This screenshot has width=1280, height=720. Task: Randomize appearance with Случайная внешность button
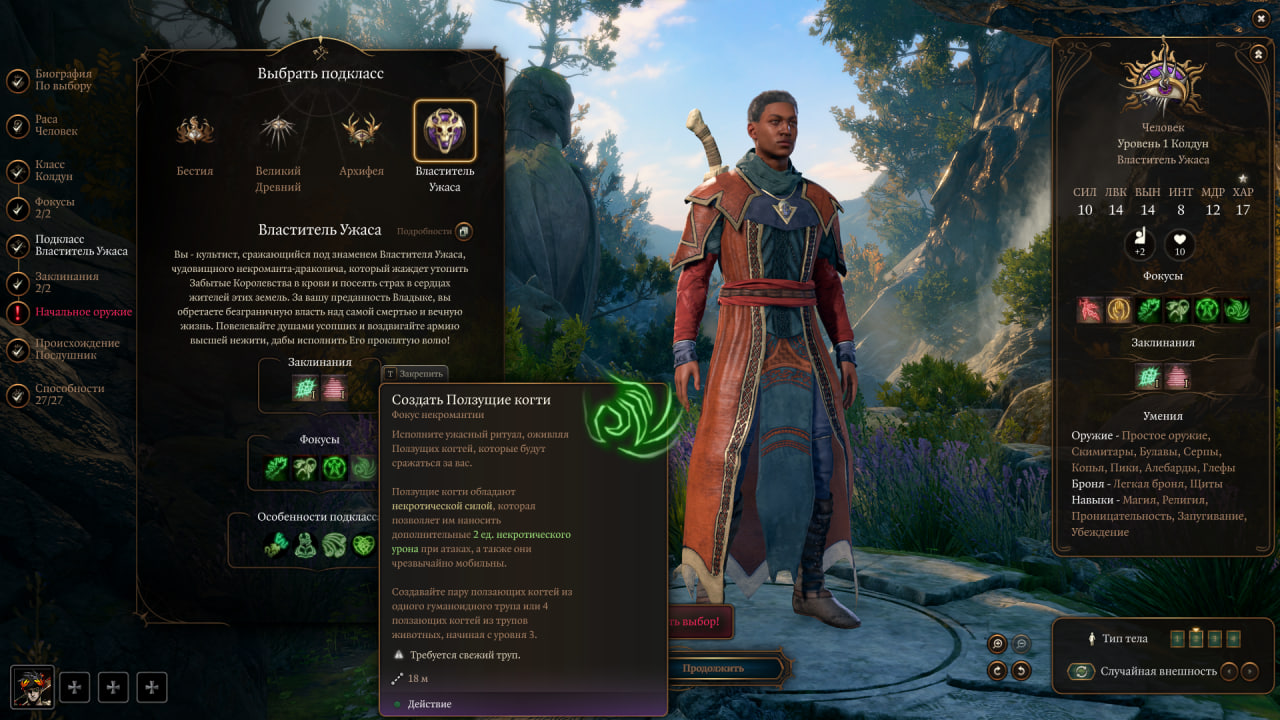1080,672
